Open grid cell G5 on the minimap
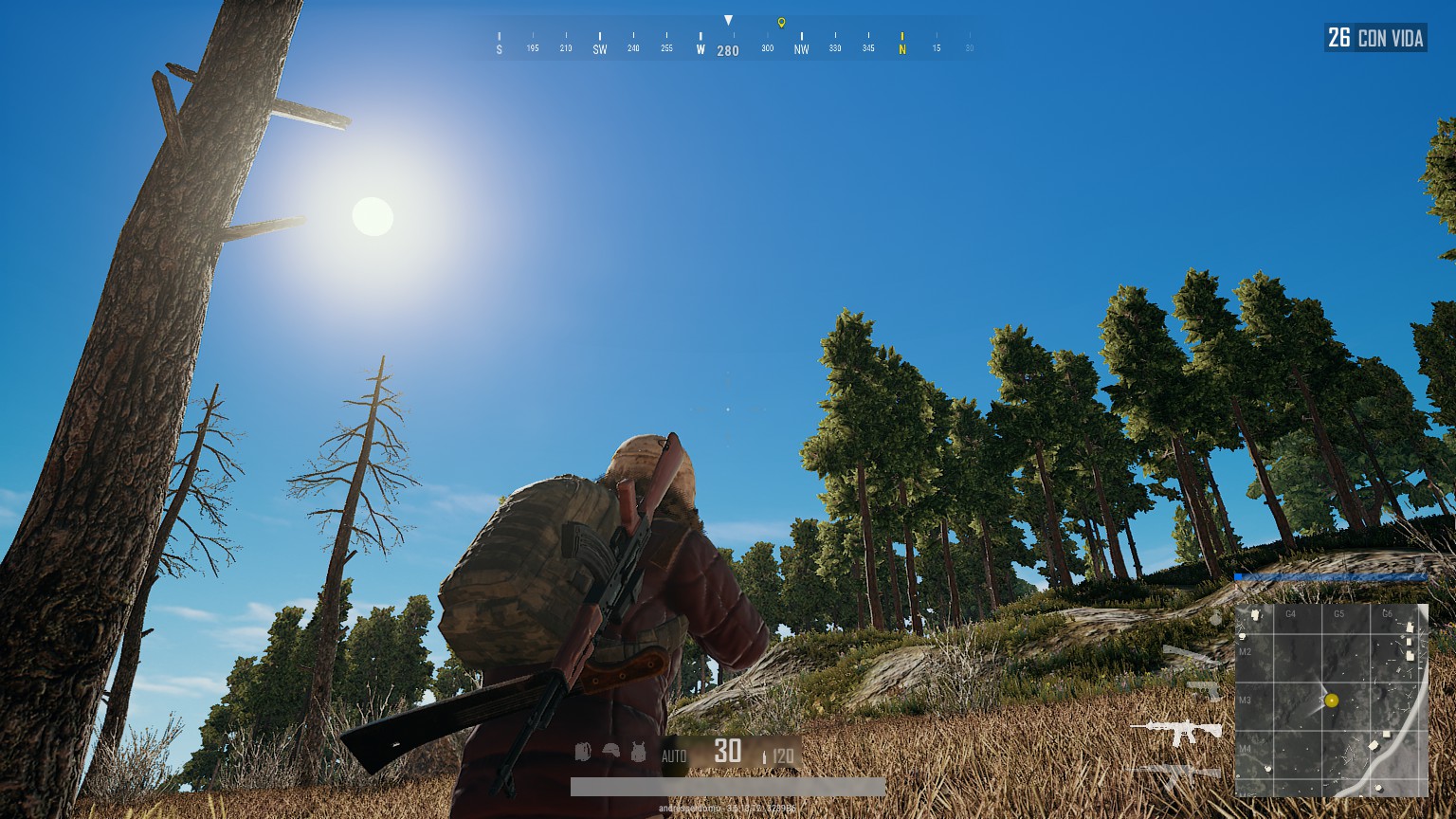Image resolution: width=1456 pixels, height=819 pixels. click(x=1339, y=613)
